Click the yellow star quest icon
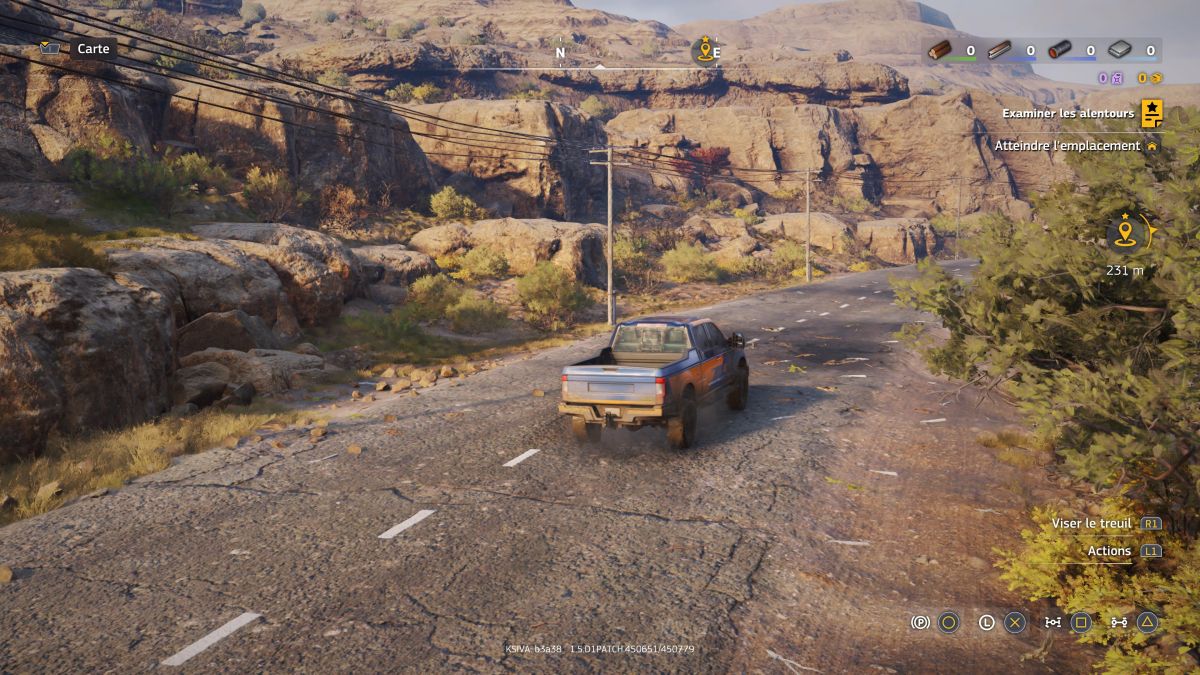The image size is (1200, 675). 1152,113
